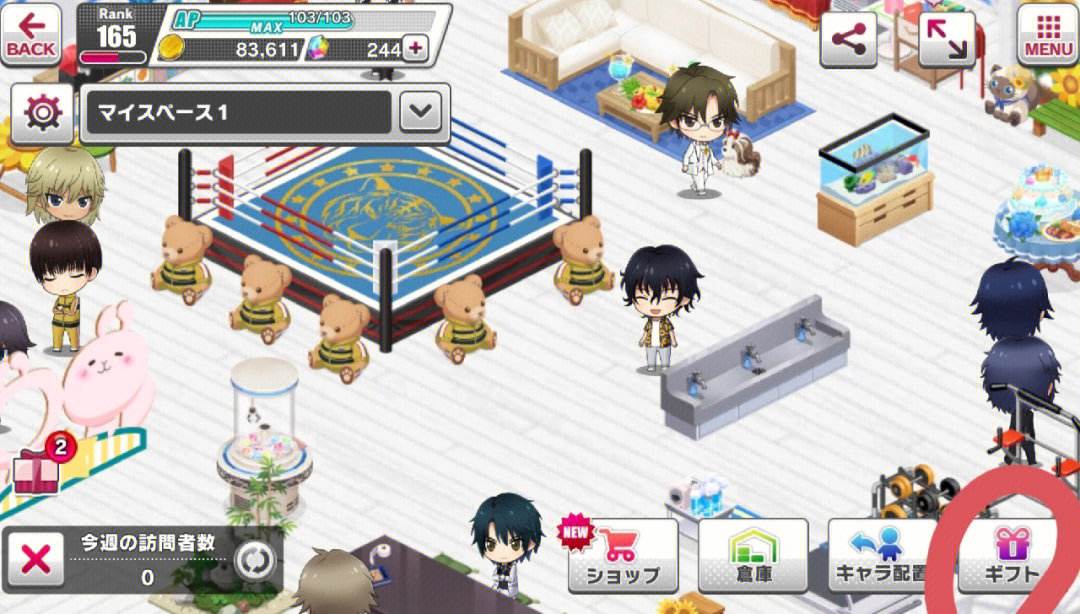Tap the share icon button

click(x=848, y=40)
